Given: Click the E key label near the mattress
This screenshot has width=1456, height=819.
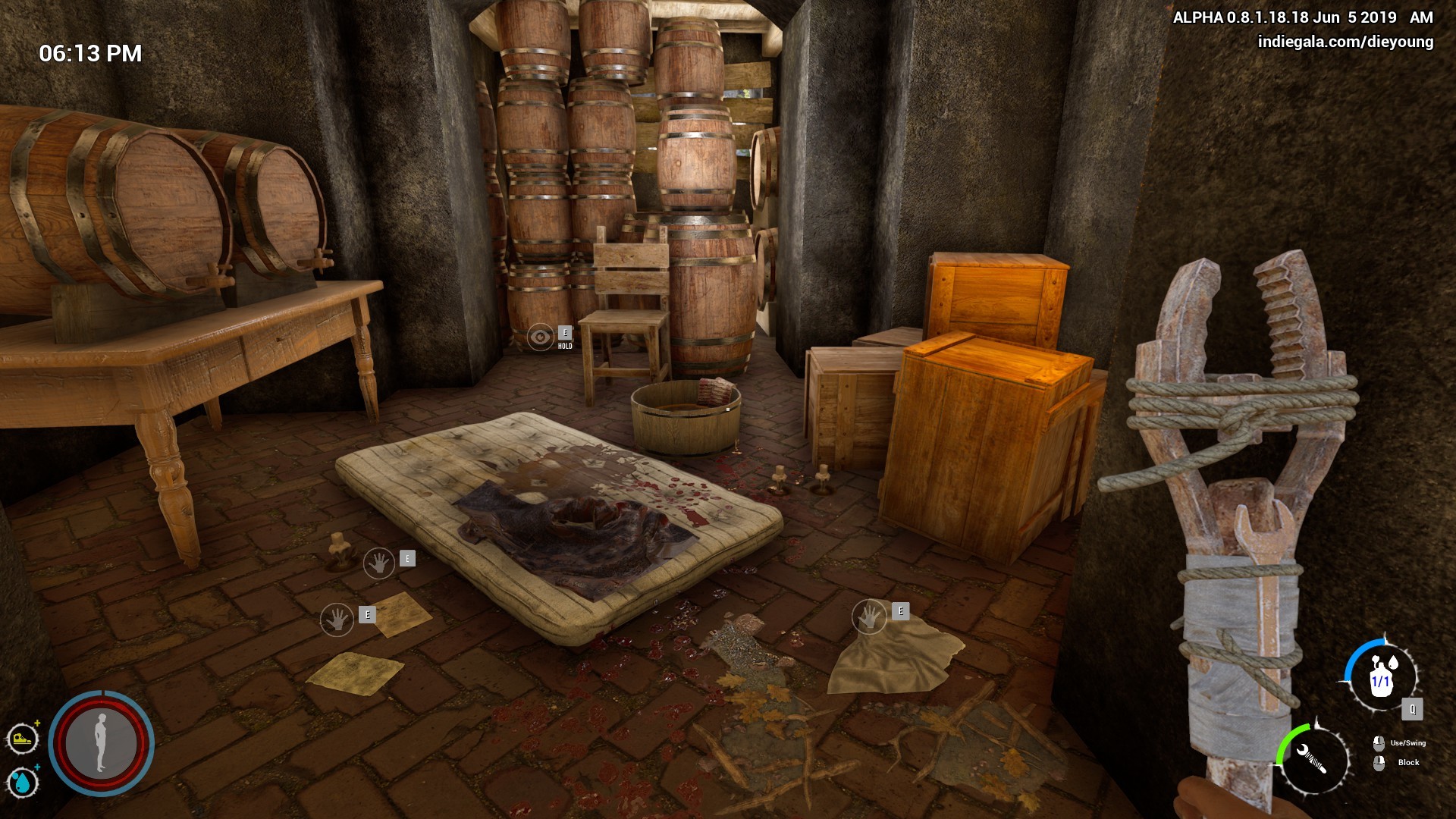Looking at the screenshot, I should (407, 557).
